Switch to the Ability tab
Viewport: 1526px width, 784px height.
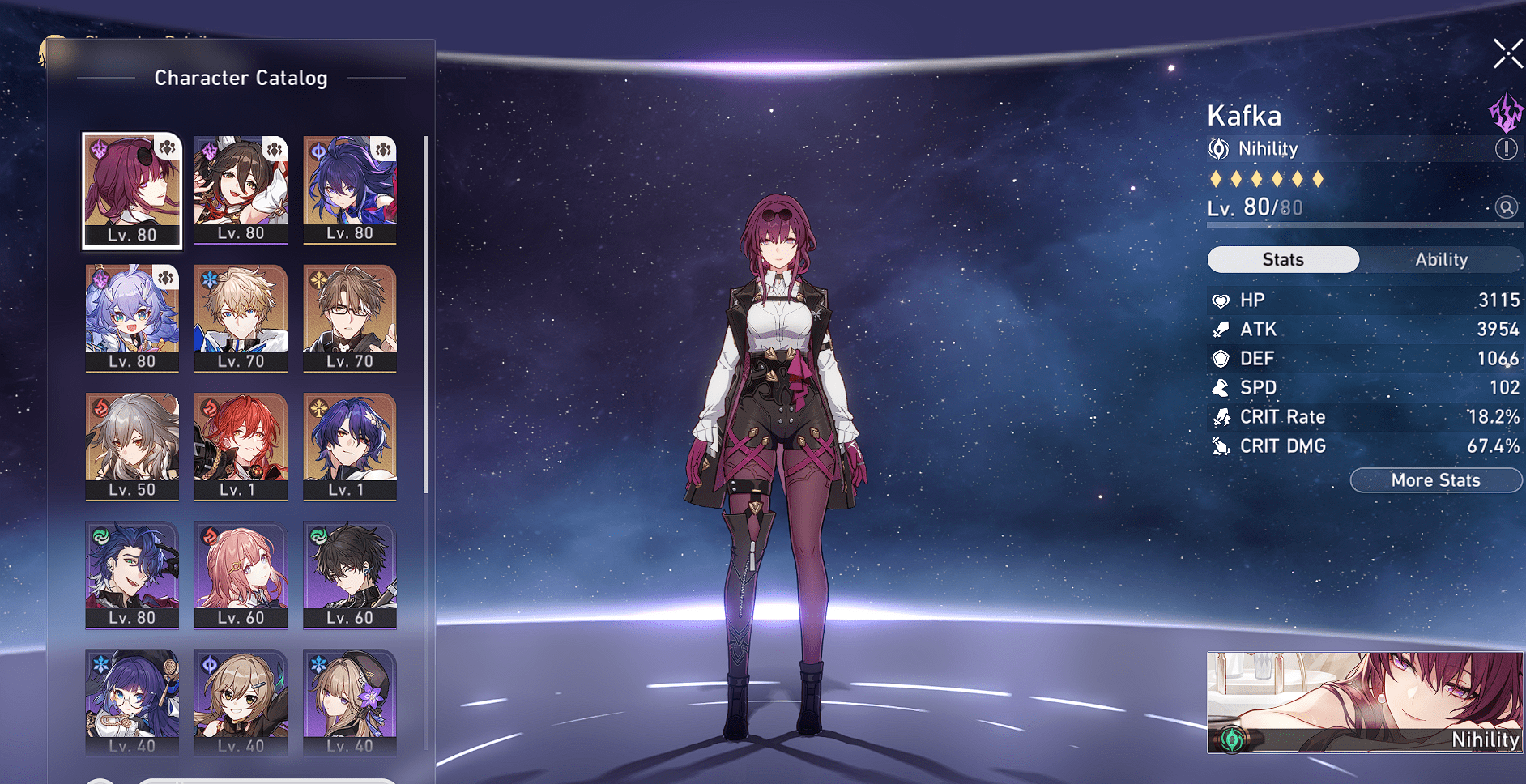pos(1442,259)
